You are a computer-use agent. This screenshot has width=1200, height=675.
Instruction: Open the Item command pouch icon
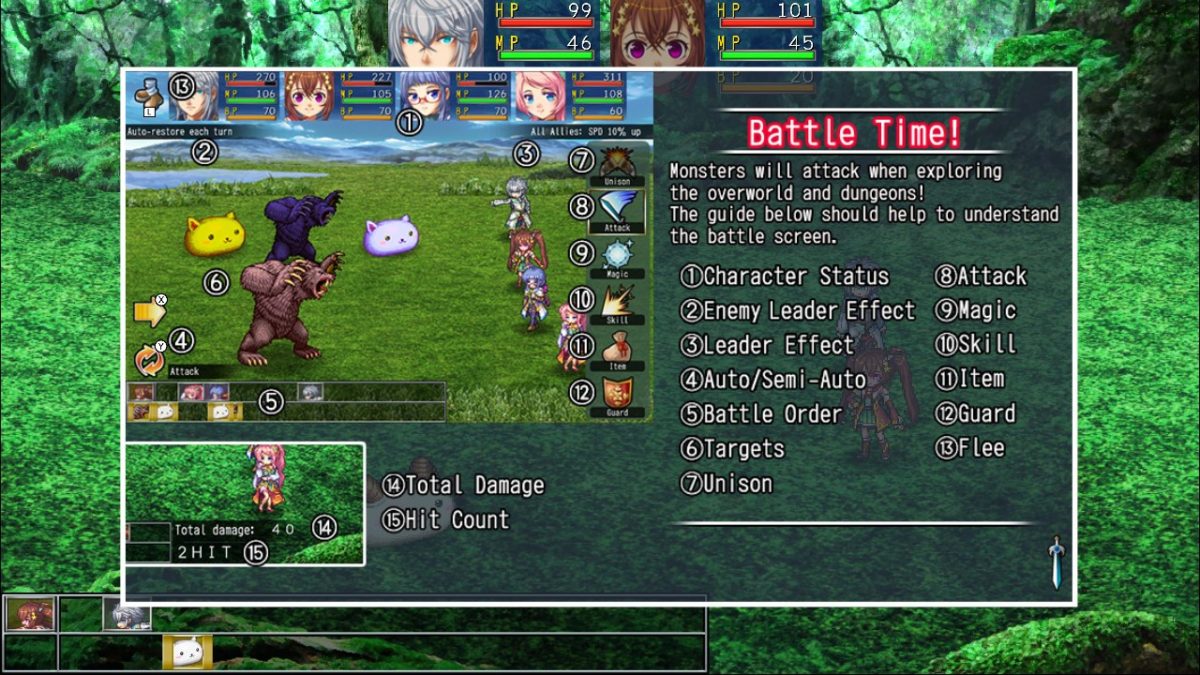[617, 348]
